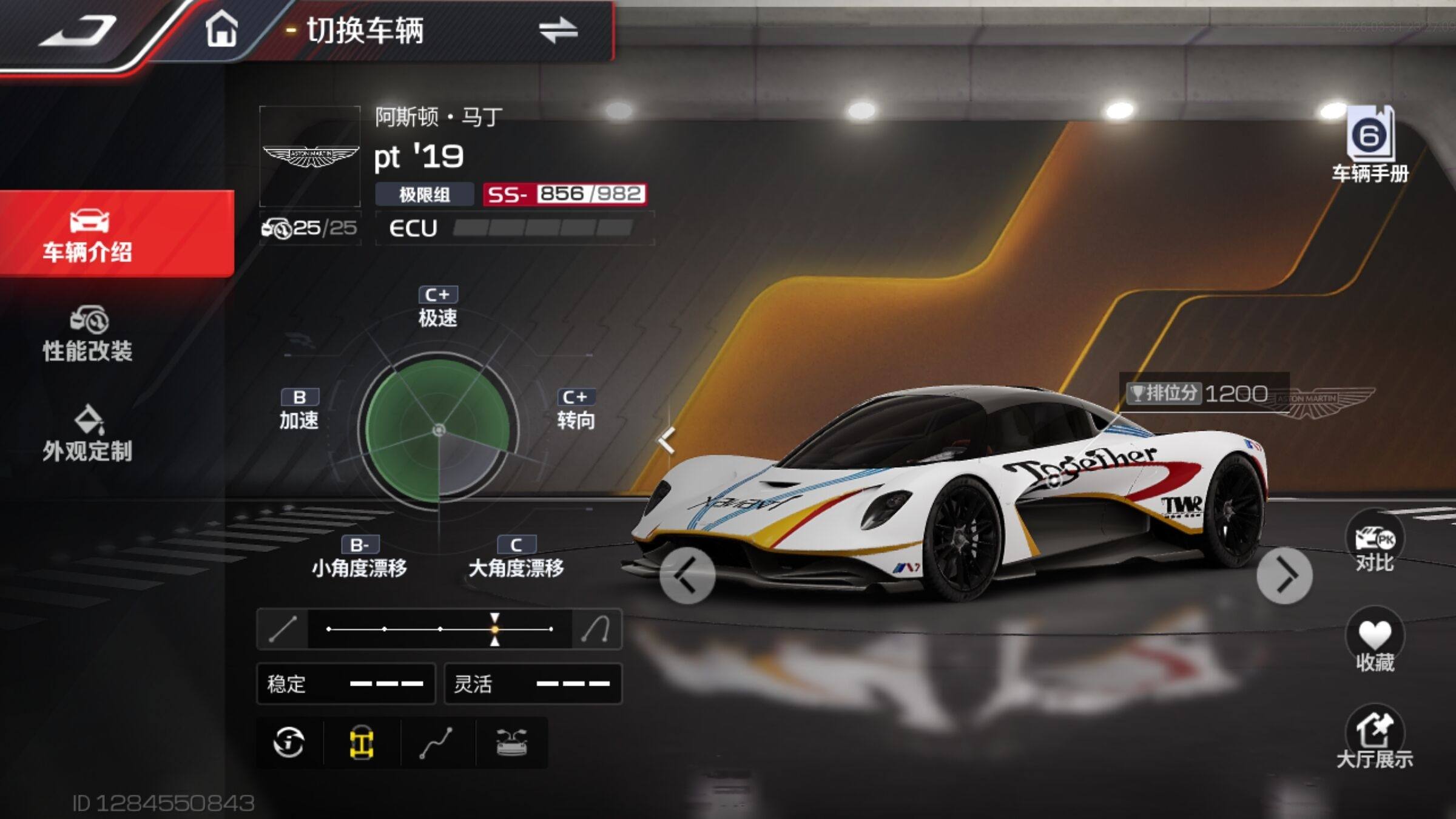The height and width of the screenshot is (819, 1456).
Task: Open the 外观定制 customization tab
Action: click(x=88, y=434)
